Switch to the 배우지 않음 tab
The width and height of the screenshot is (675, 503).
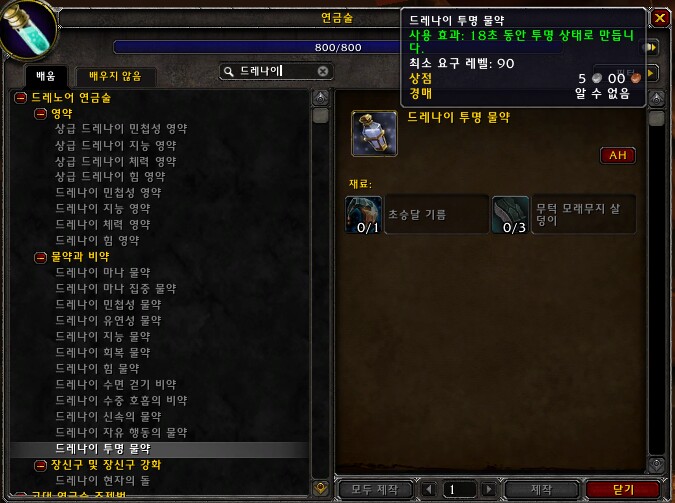coord(115,74)
